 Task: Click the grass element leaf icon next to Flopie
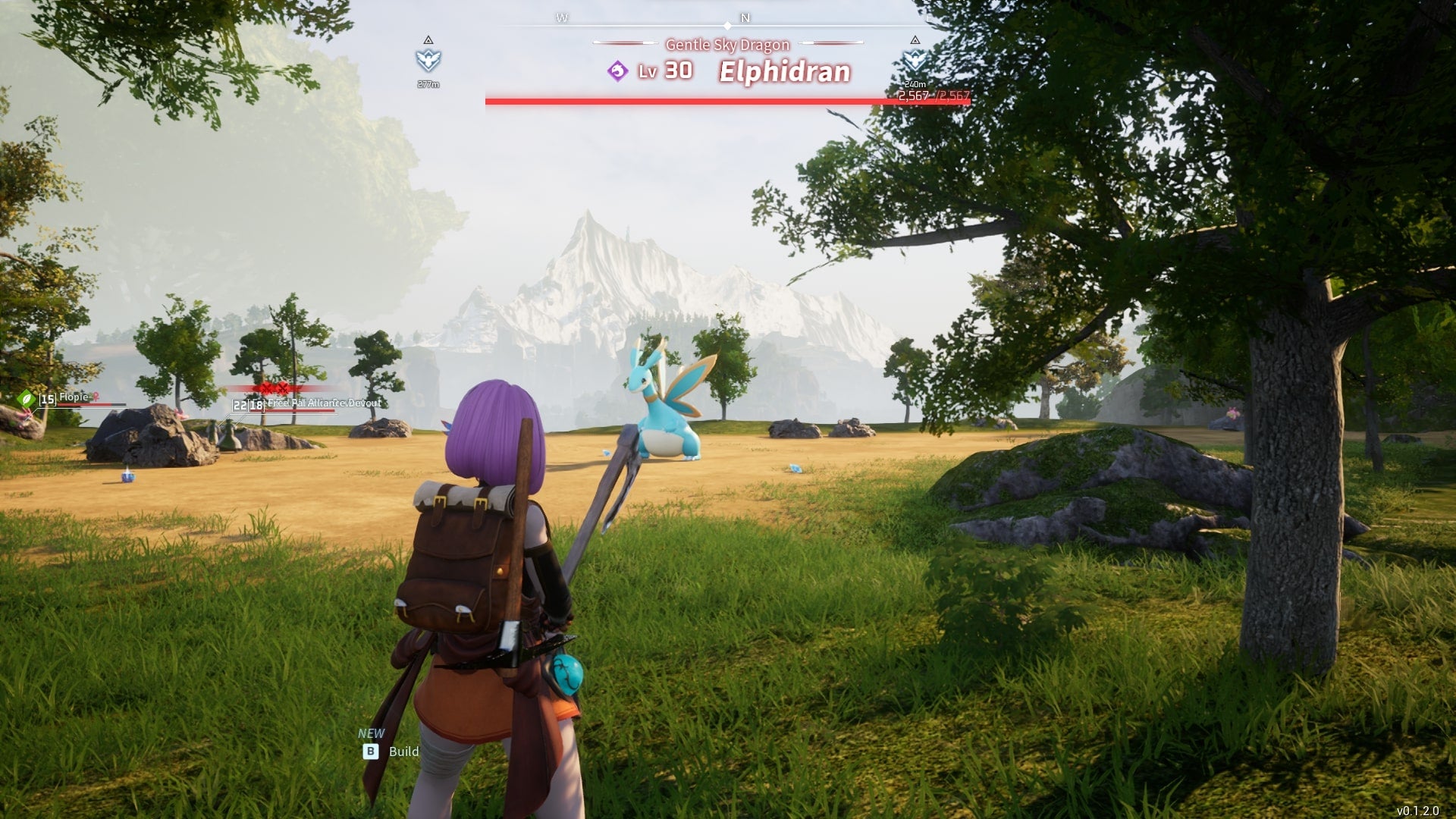click(x=27, y=400)
